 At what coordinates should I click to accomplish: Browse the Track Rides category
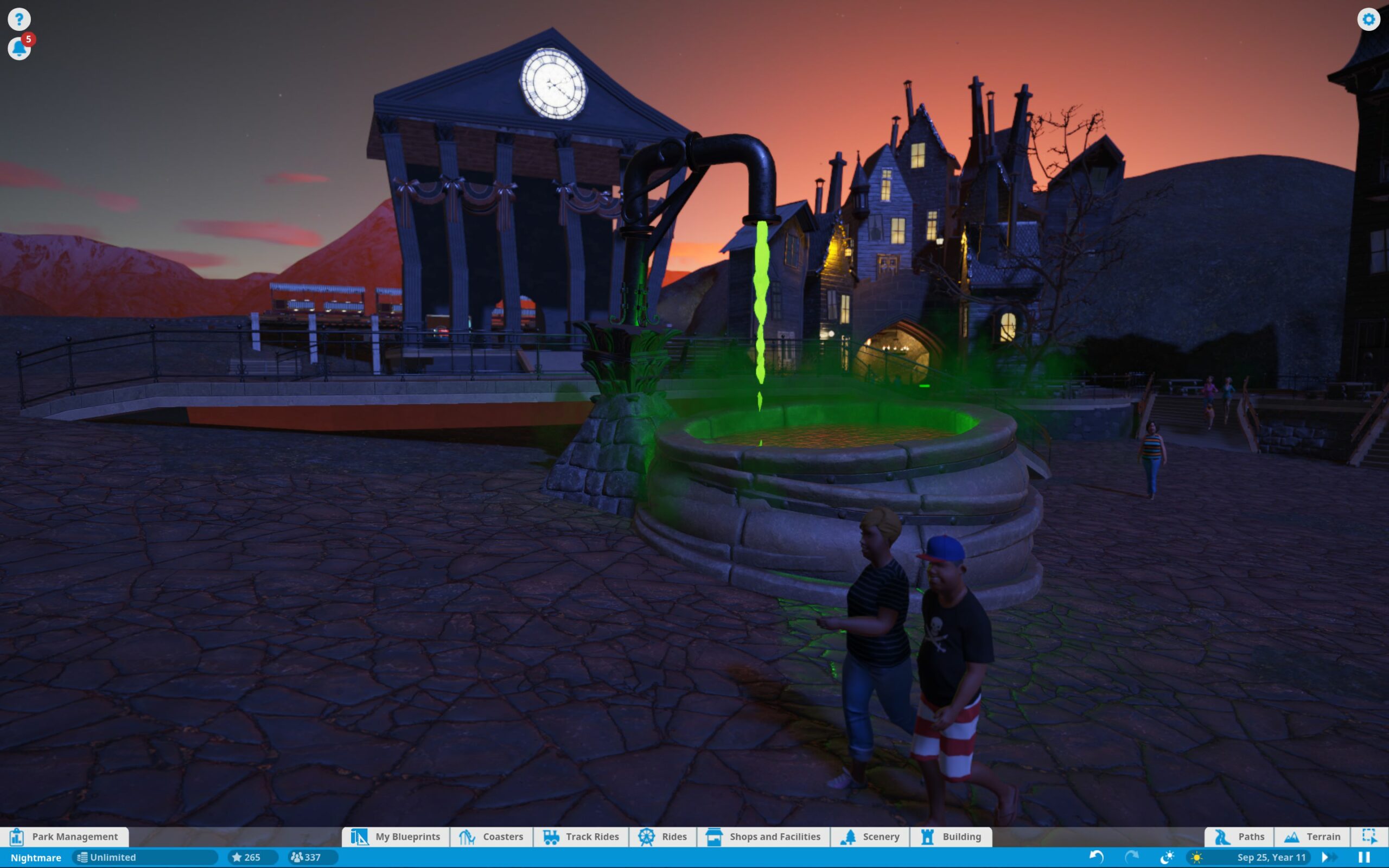tap(581, 837)
